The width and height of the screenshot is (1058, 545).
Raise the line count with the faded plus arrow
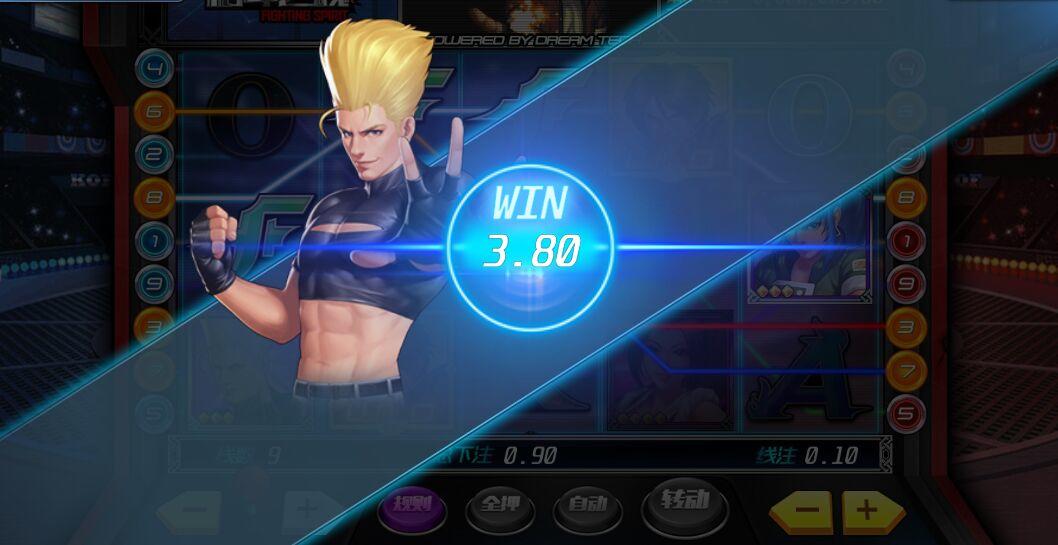pyautogui.click(x=305, y=510)
